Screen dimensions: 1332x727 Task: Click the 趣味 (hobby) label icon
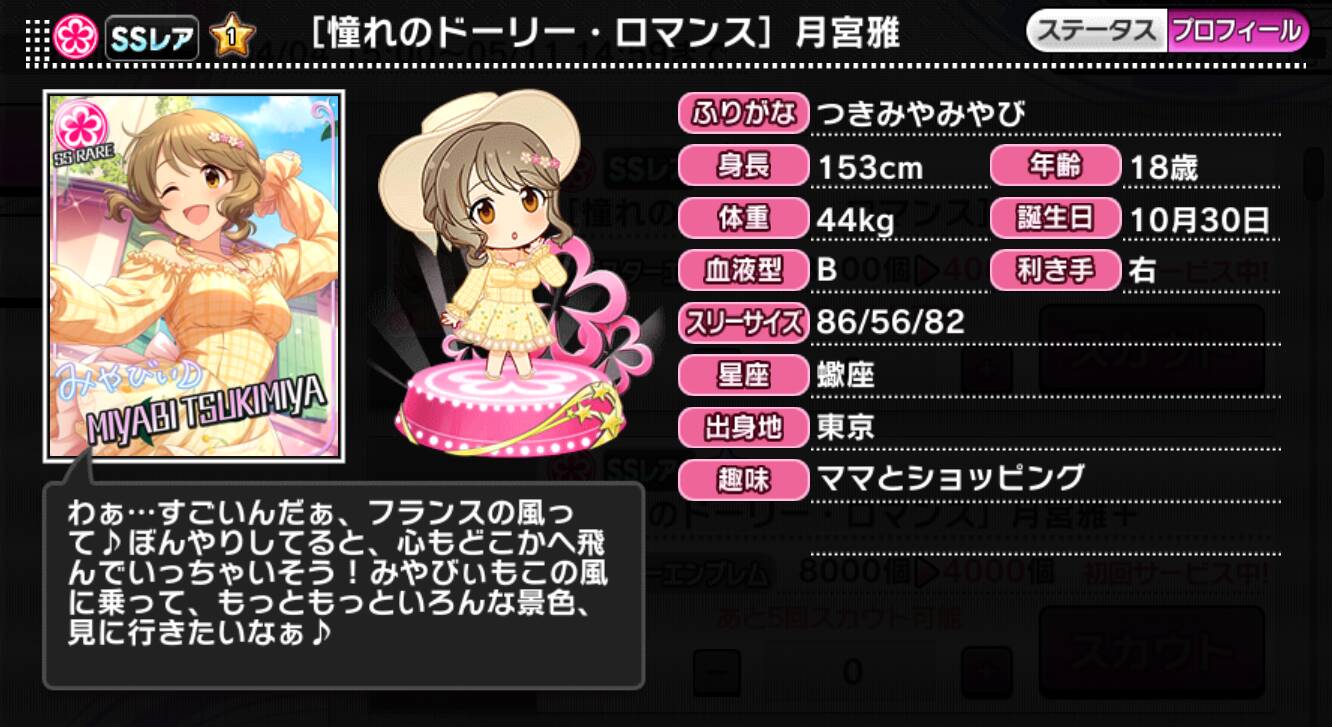[x=741, y=480]
